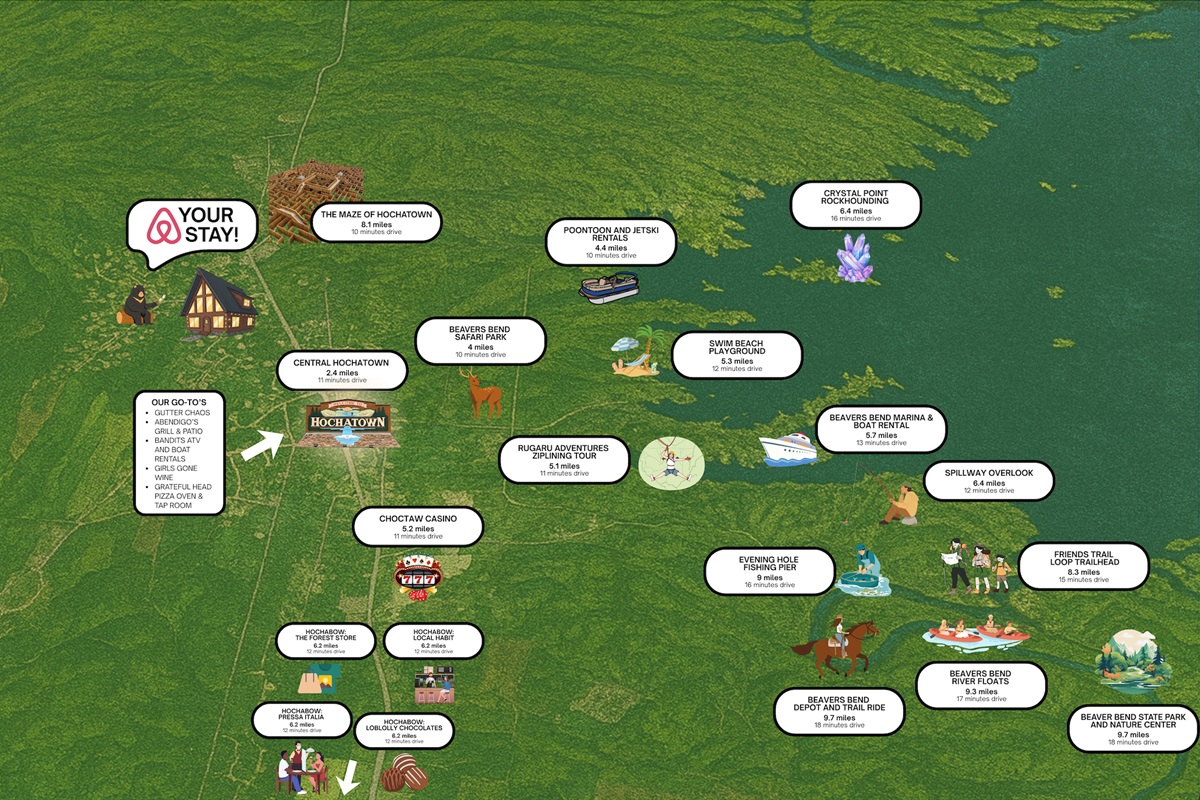Viewport: 1200px width, 800px height.
Task: Open the Hochabow: Pressa Italia label
Action: [301, 721]
